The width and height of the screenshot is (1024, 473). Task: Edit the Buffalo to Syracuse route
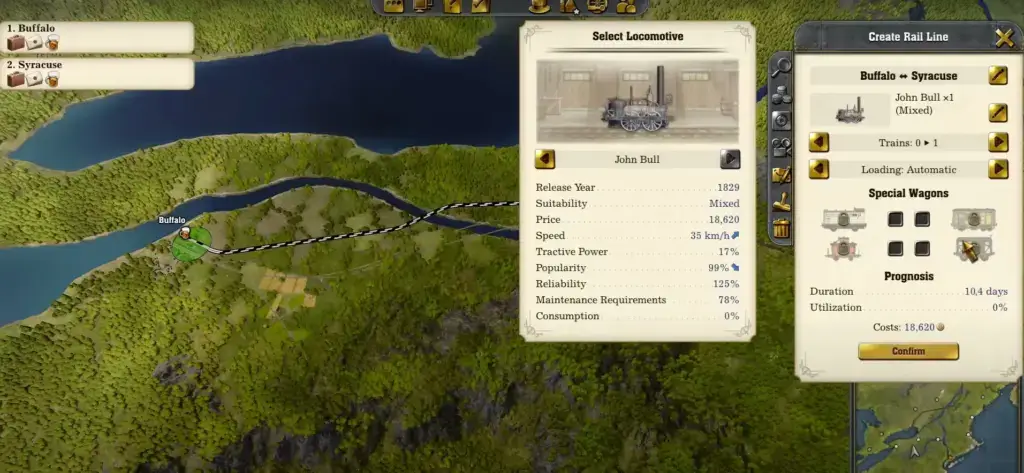[x=997, y=76]
